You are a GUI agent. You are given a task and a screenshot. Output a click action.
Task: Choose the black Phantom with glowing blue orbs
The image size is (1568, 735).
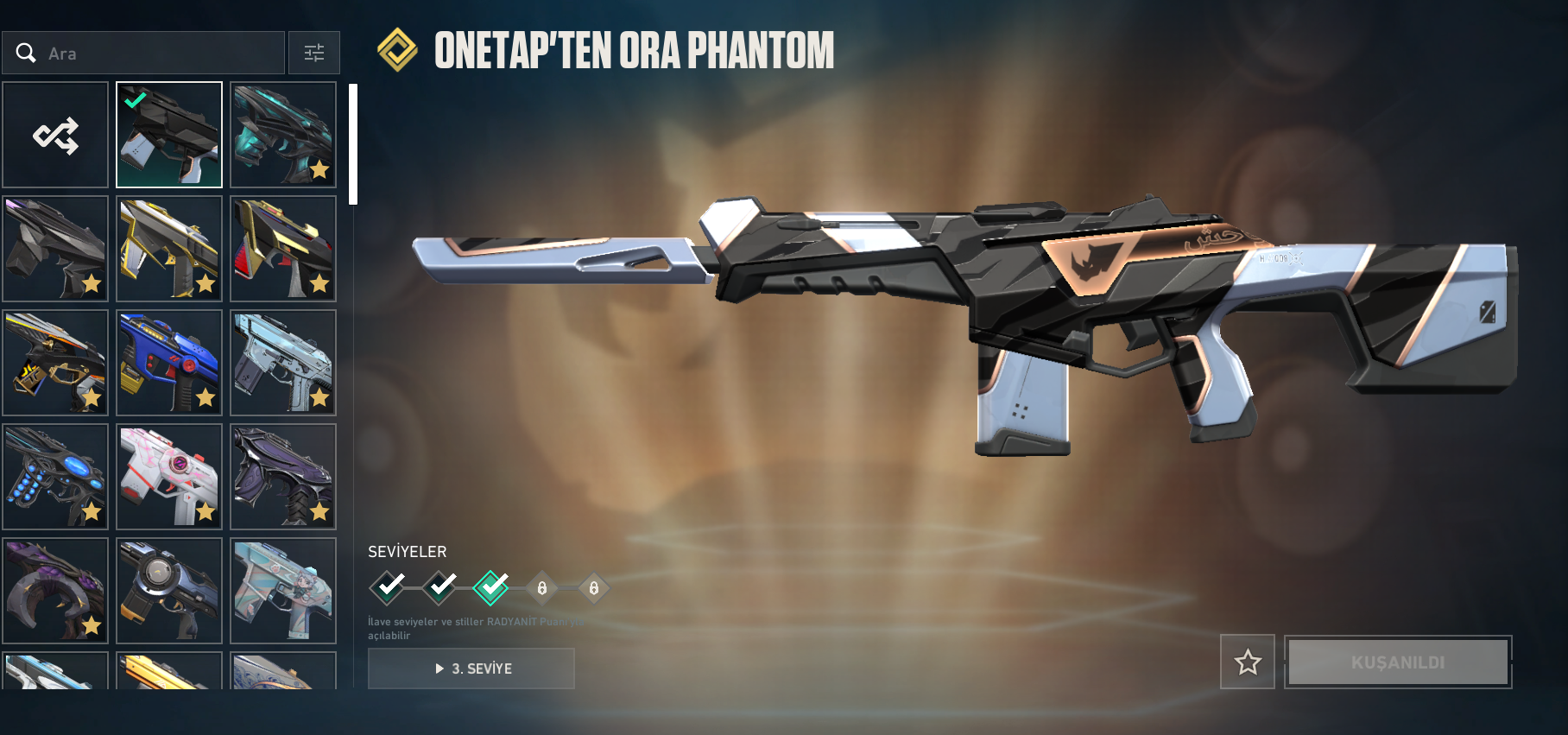click(55, 477)
